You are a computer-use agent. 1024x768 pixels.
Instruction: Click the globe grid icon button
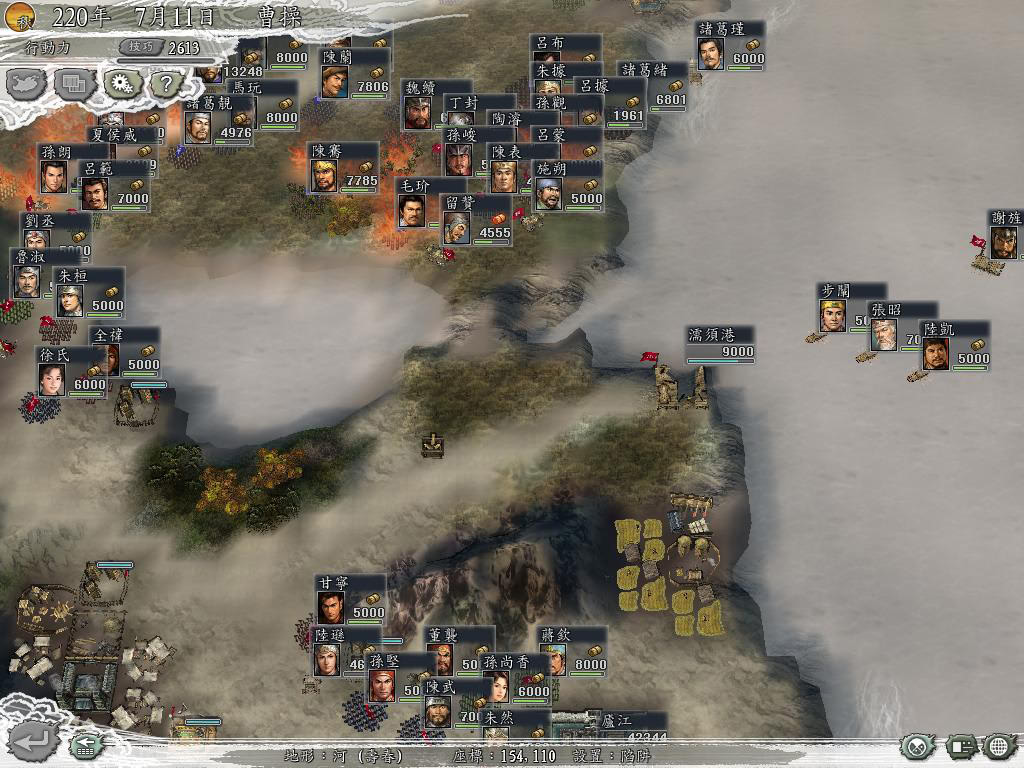(x=999, y=746)
